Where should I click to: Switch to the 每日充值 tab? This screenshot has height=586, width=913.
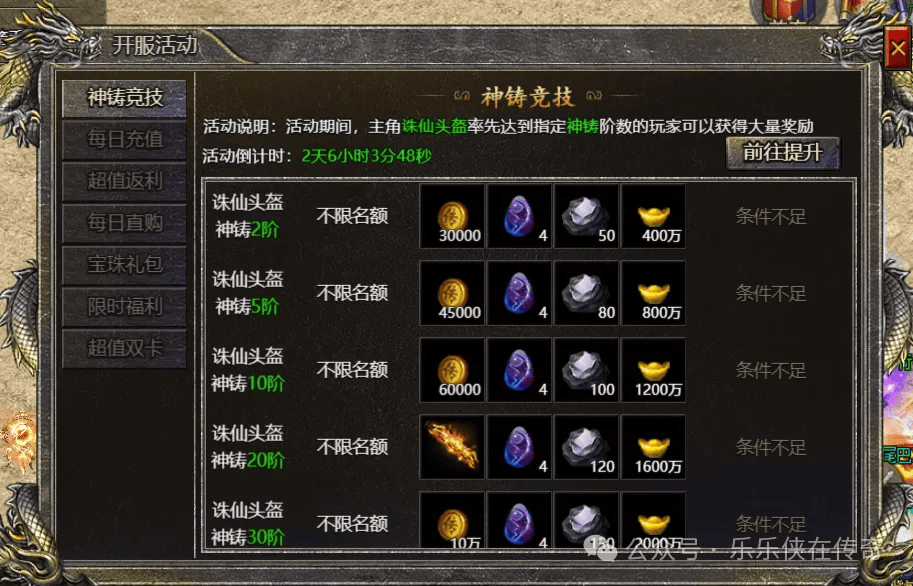pos(124,139)
